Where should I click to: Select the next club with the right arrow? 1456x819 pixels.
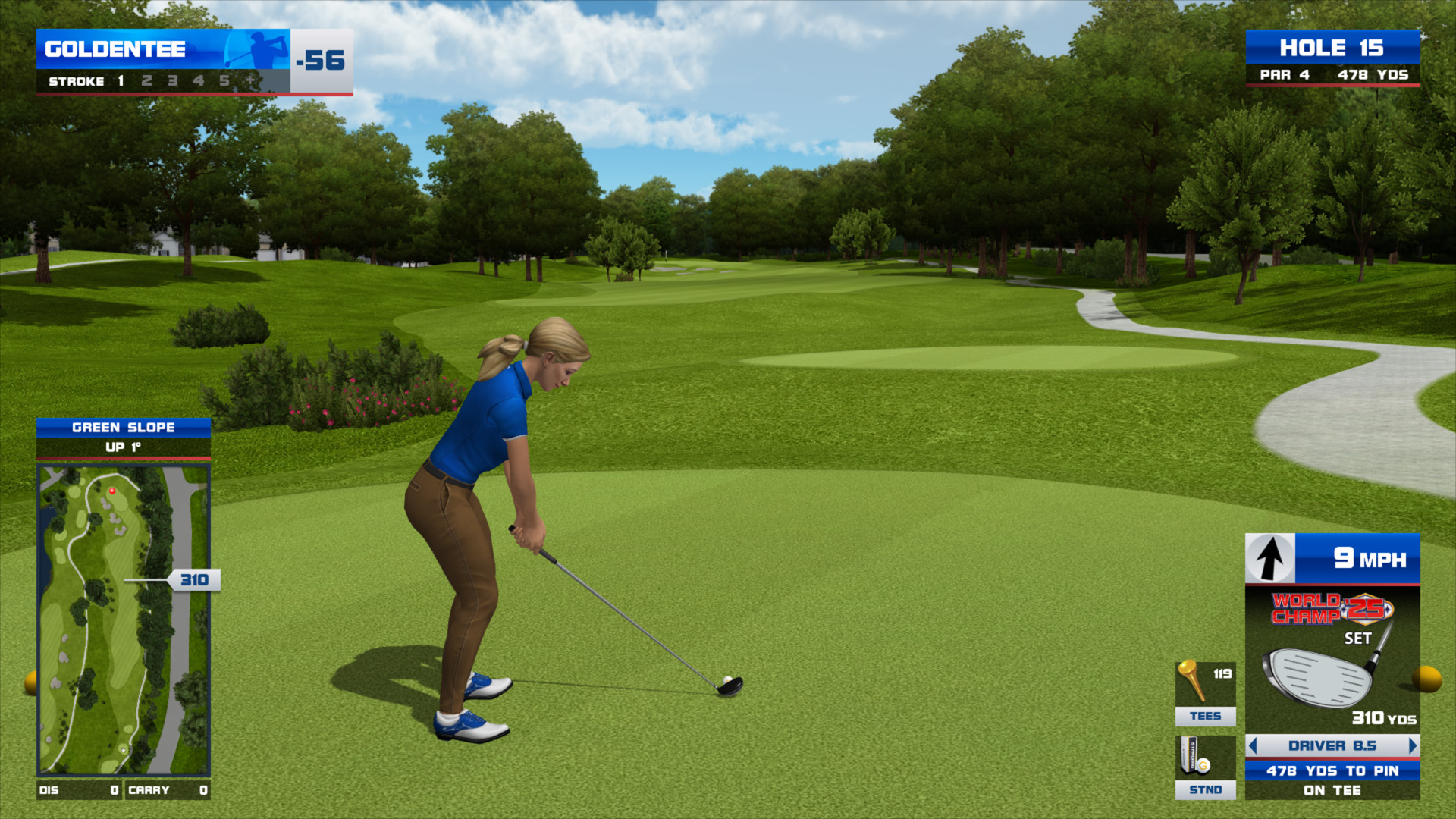click(1412, 745)
